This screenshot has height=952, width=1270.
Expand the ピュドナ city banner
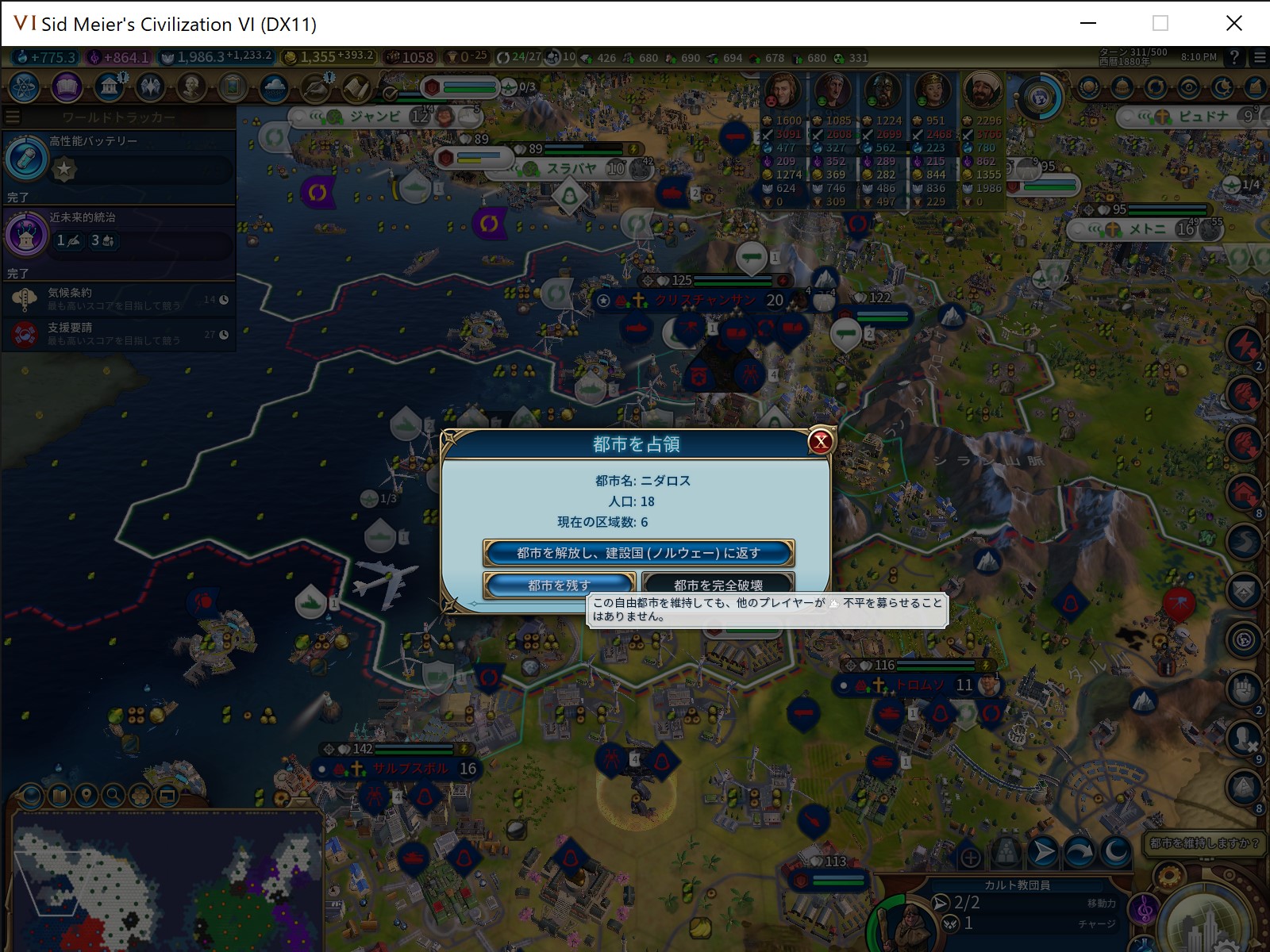(1126, 117)
